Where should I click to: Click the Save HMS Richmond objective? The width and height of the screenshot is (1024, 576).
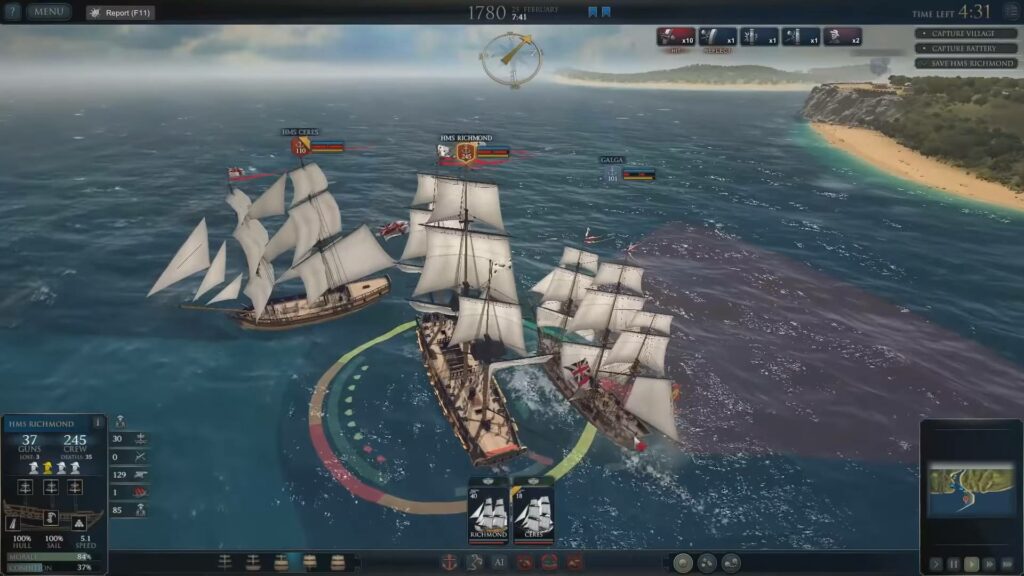tap(967, 63)
